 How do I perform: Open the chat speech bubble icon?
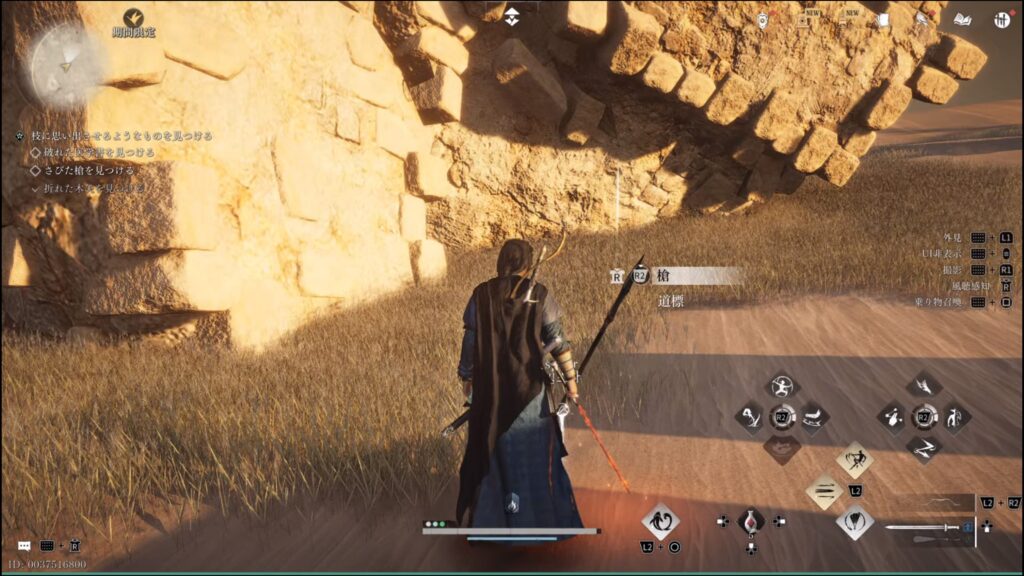tap(24, 546)
